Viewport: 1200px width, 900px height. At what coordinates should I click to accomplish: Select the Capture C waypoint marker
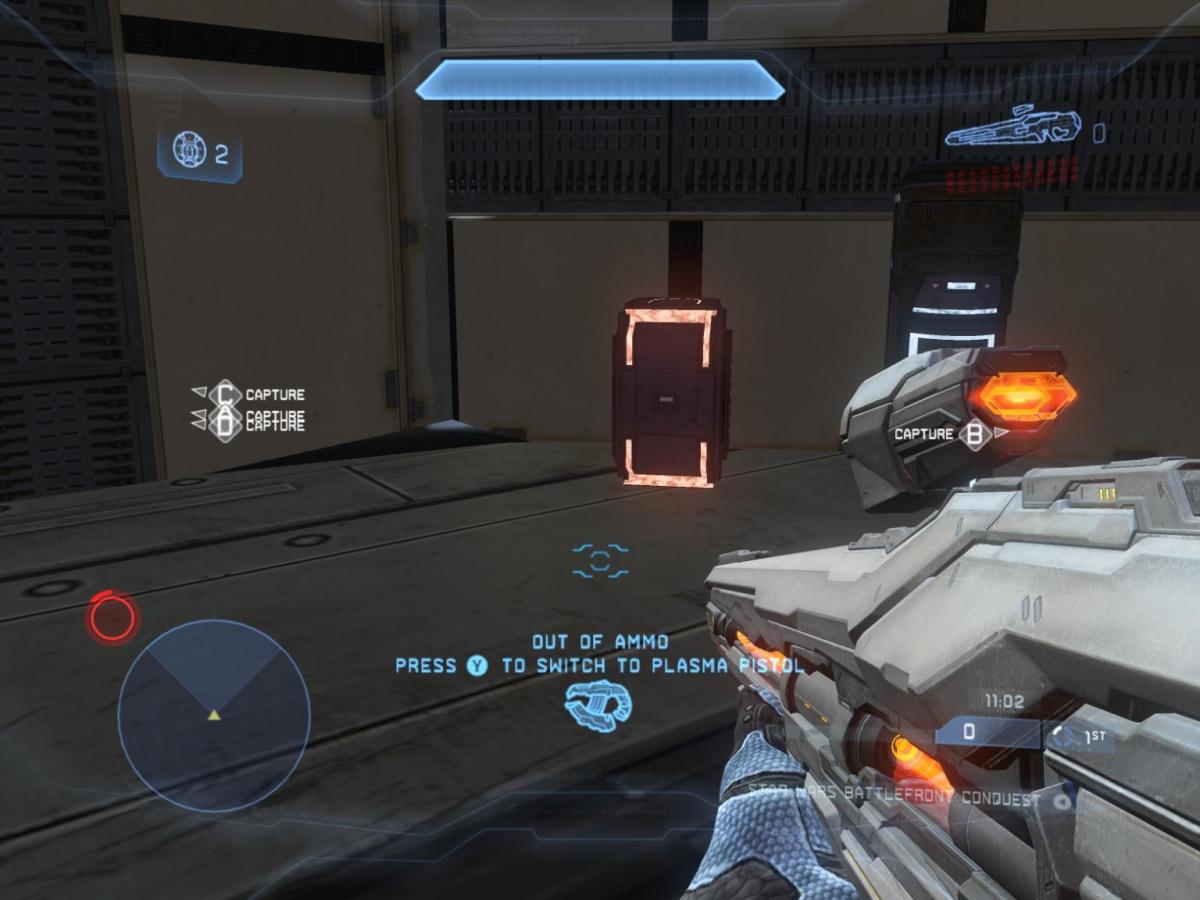coord(225,394)
